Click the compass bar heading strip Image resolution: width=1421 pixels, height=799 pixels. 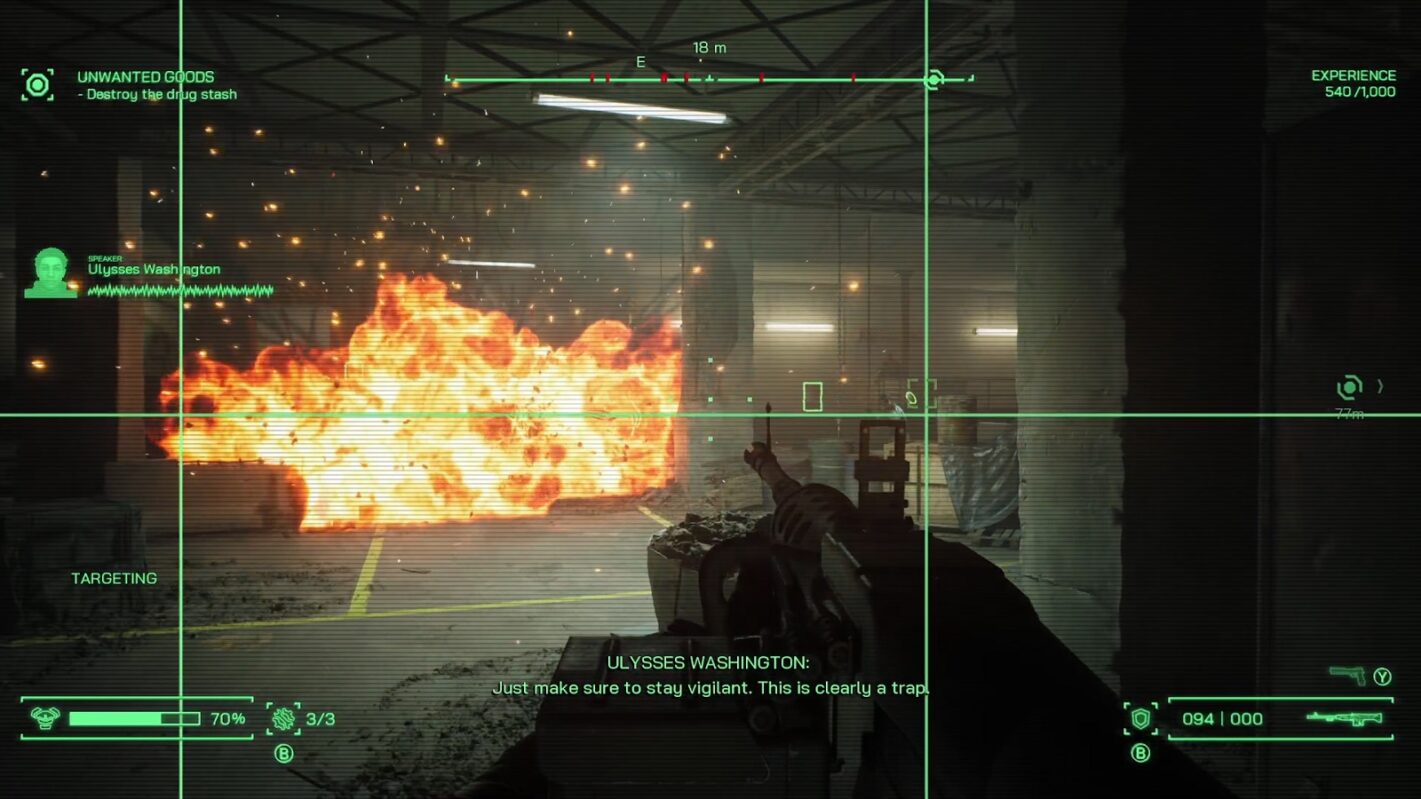pyautogui.click(x=708, y=79)
